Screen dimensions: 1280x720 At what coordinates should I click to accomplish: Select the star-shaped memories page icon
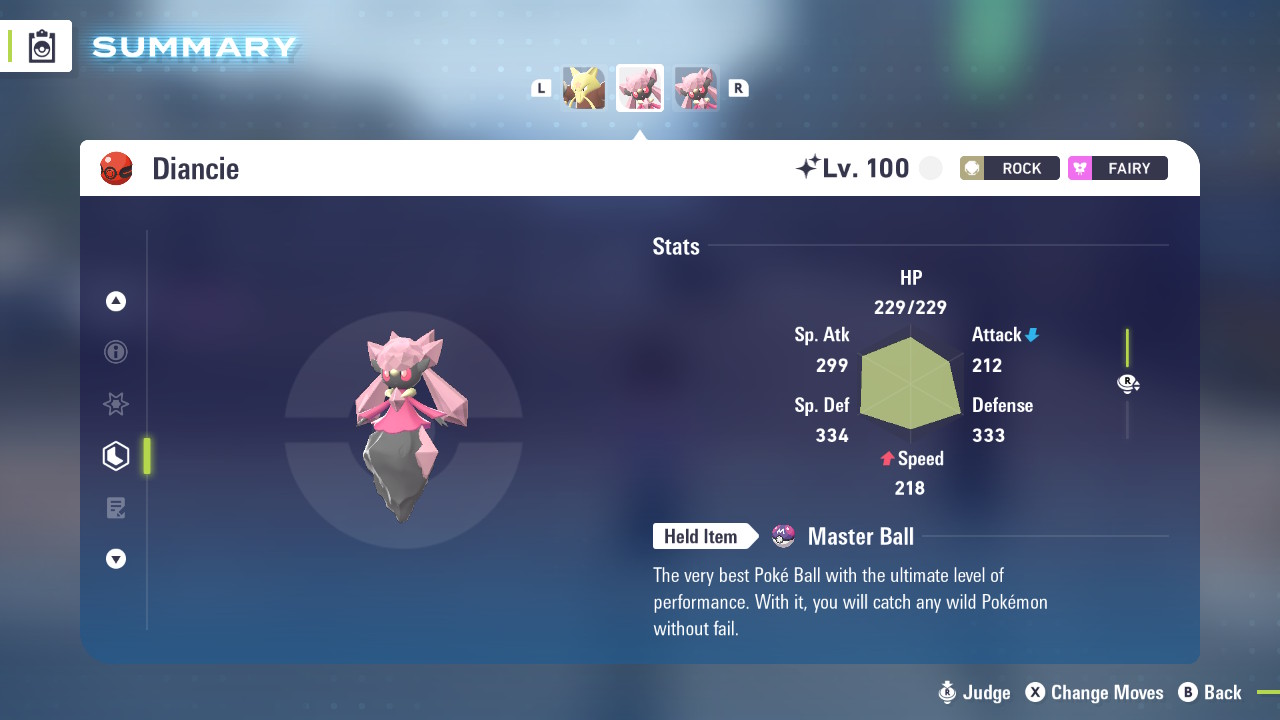point(115,404)
